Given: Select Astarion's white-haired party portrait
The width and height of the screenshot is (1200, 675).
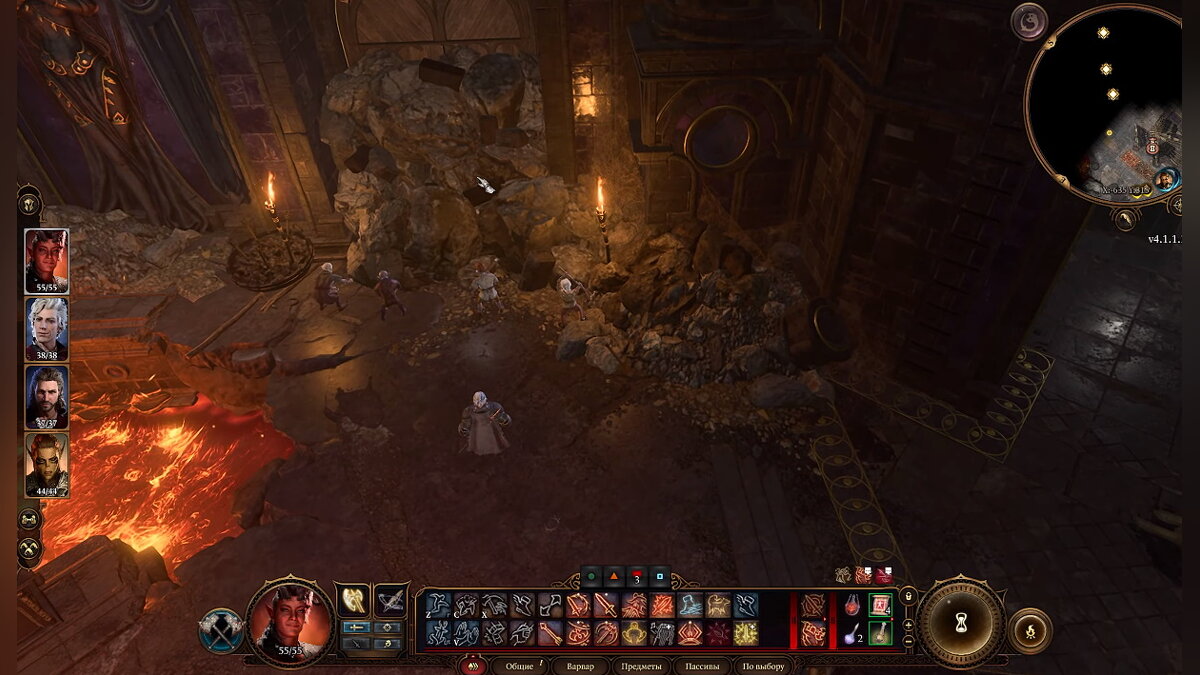Looking at the screenshot, I should point(46,328).
